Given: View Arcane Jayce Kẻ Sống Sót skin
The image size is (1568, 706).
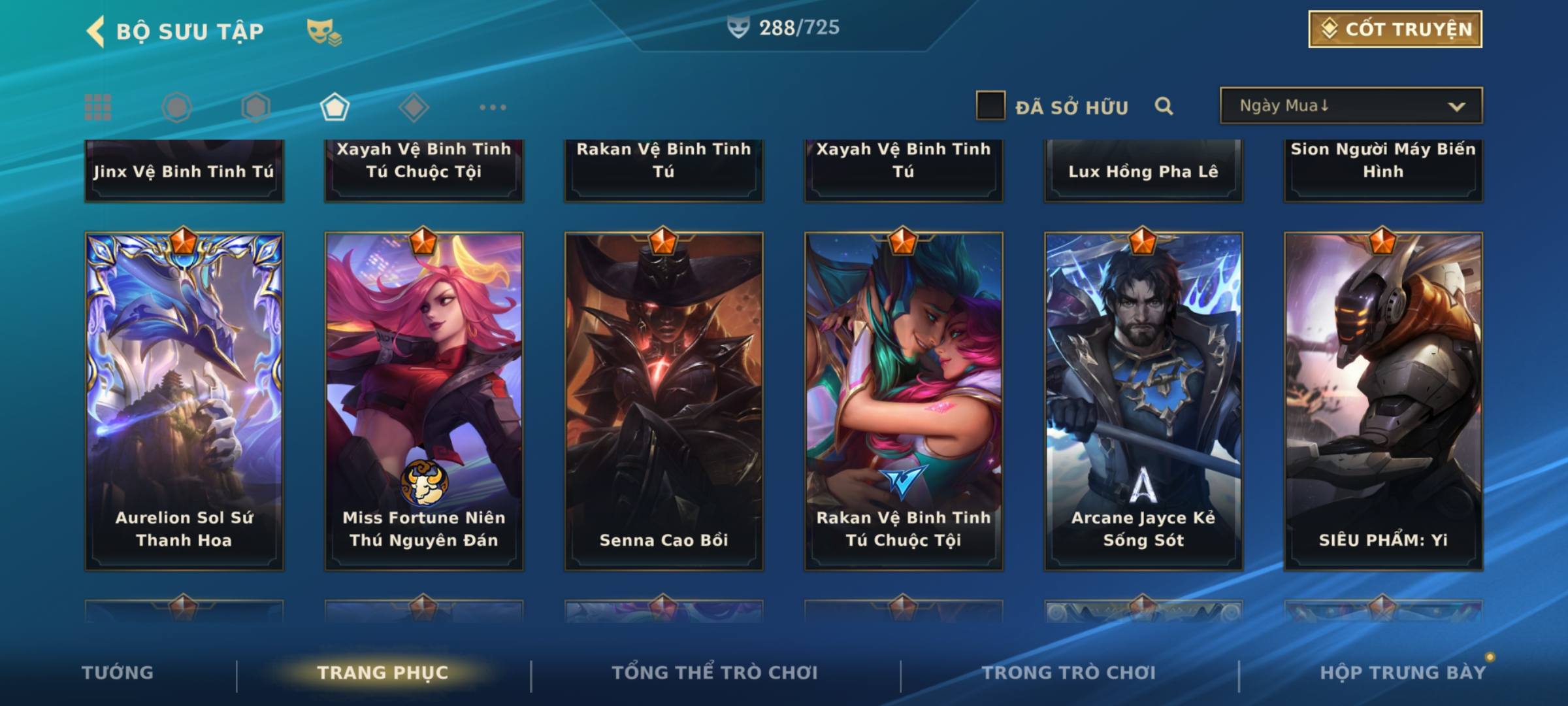Looking at the screenshot, I should coord(1143,401).
